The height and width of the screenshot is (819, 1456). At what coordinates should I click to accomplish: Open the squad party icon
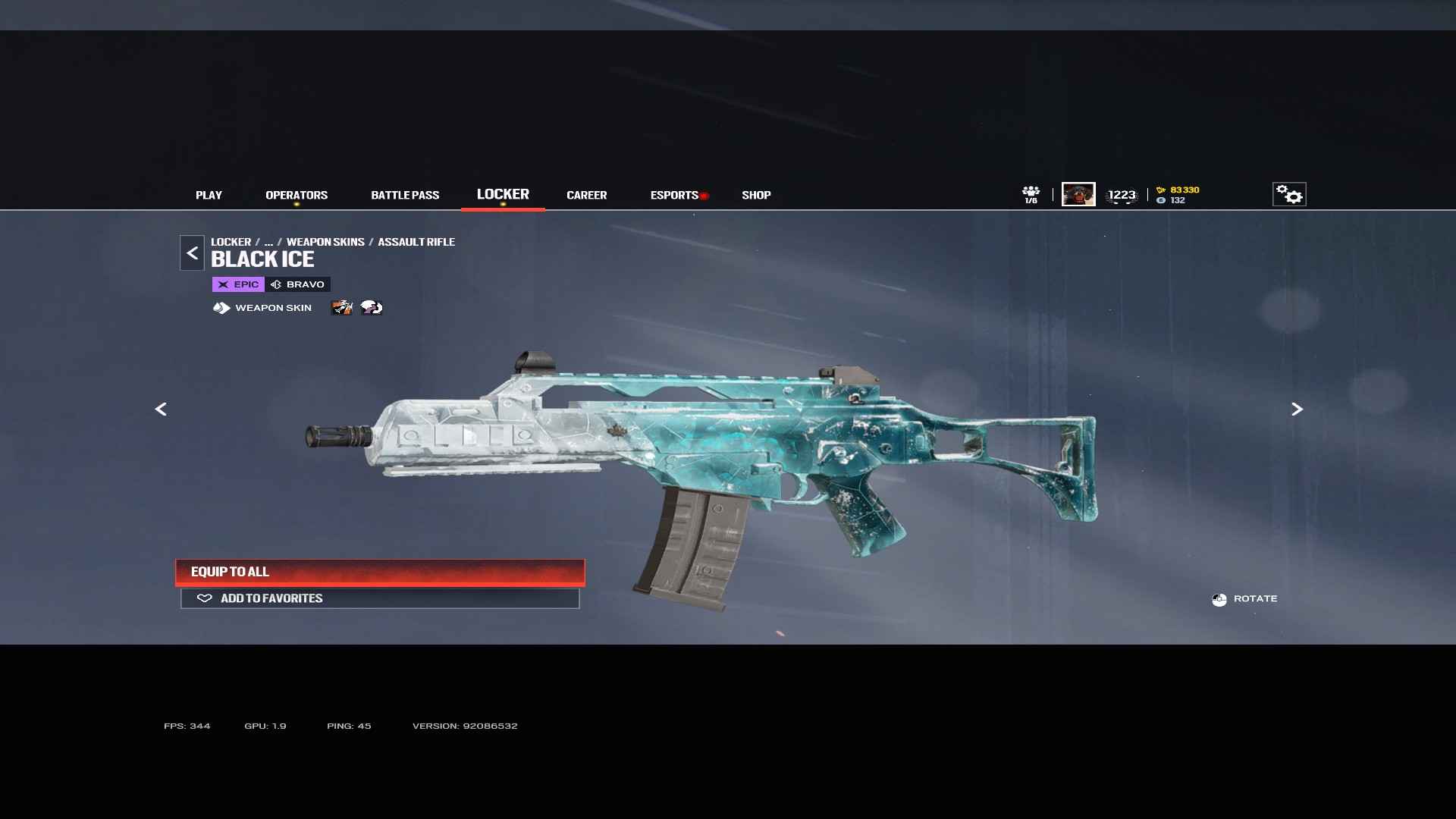point(1031,194)
